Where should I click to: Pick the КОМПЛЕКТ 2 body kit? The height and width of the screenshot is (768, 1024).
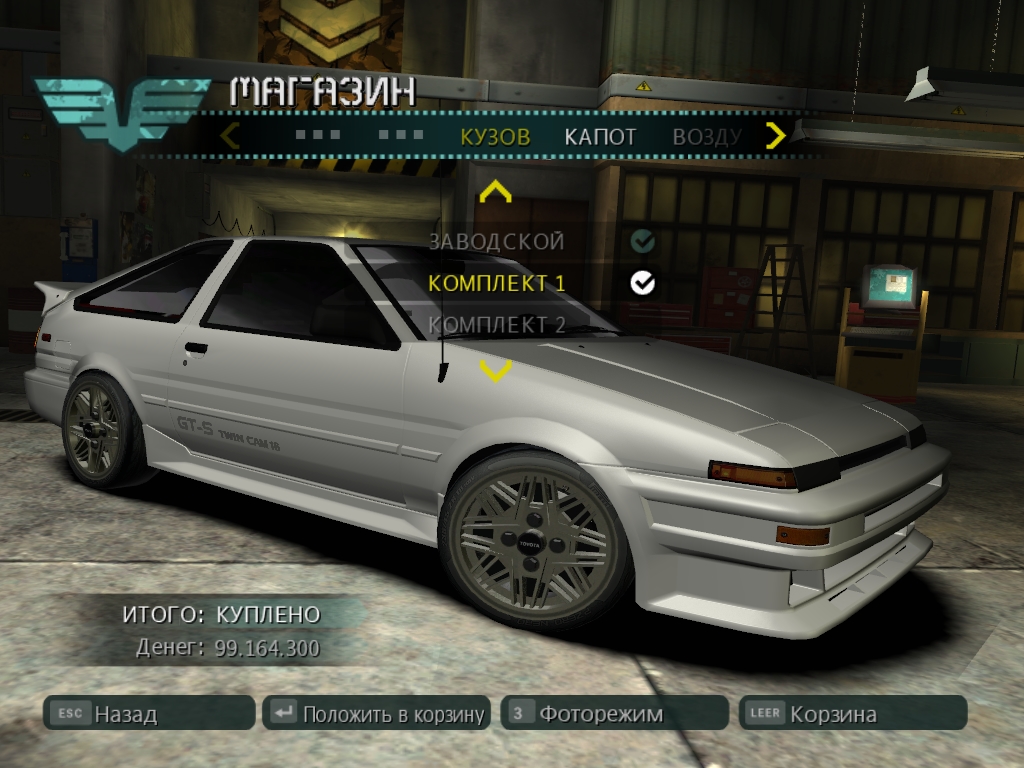pyautogui.click(x=496, y=324)
